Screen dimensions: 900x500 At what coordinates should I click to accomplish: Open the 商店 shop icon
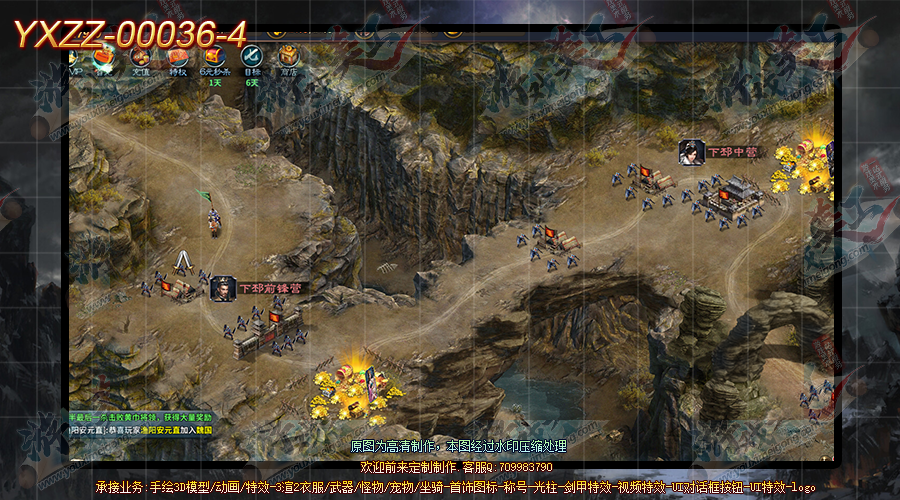click(288, 58)
